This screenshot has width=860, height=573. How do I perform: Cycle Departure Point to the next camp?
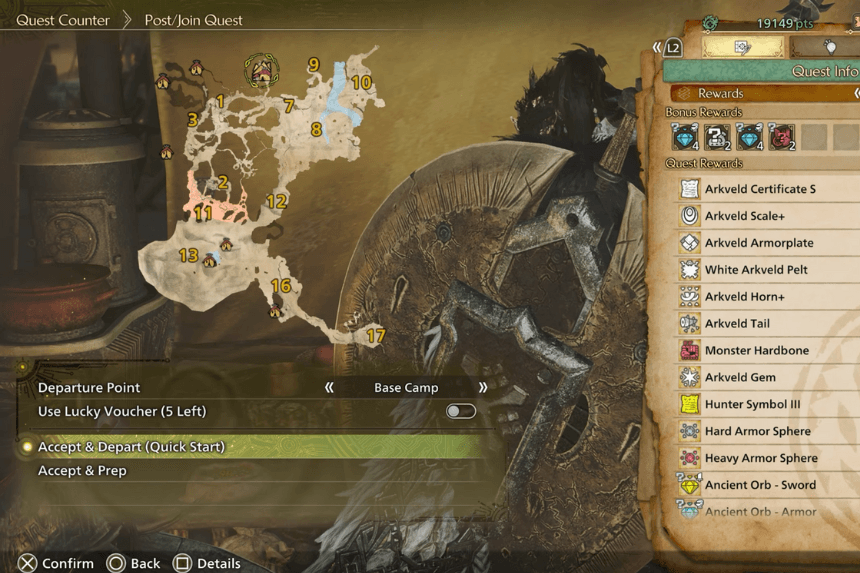click(x=483, y=388)
